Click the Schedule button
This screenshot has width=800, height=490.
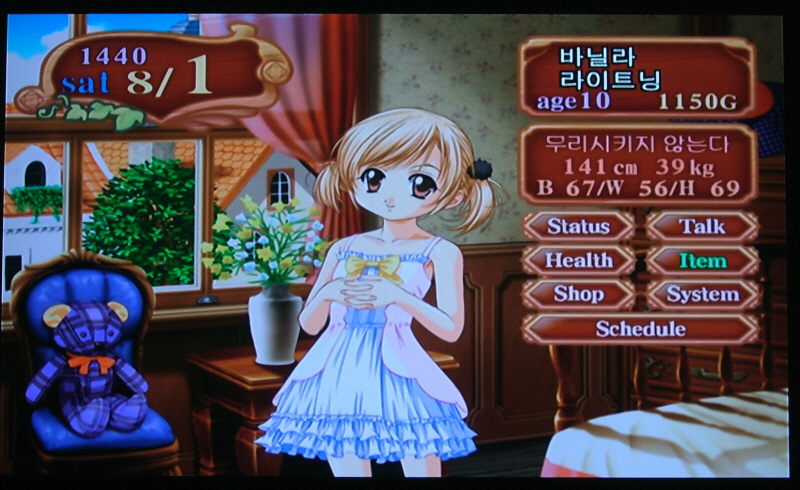(640, 328)
